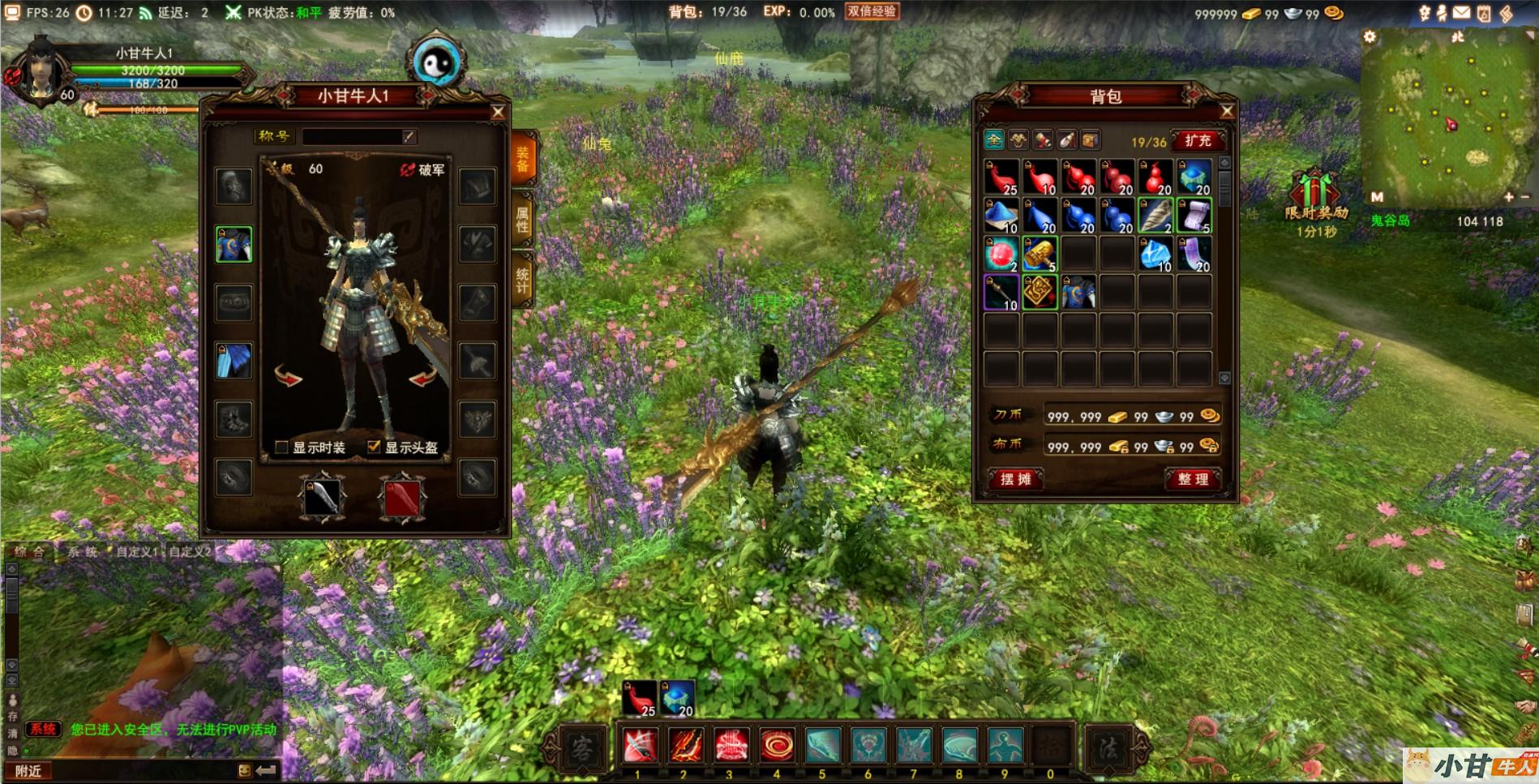Activate the red spiral skill in slot 4
The height and width of the screenshot is (784, 1539).
777,745
